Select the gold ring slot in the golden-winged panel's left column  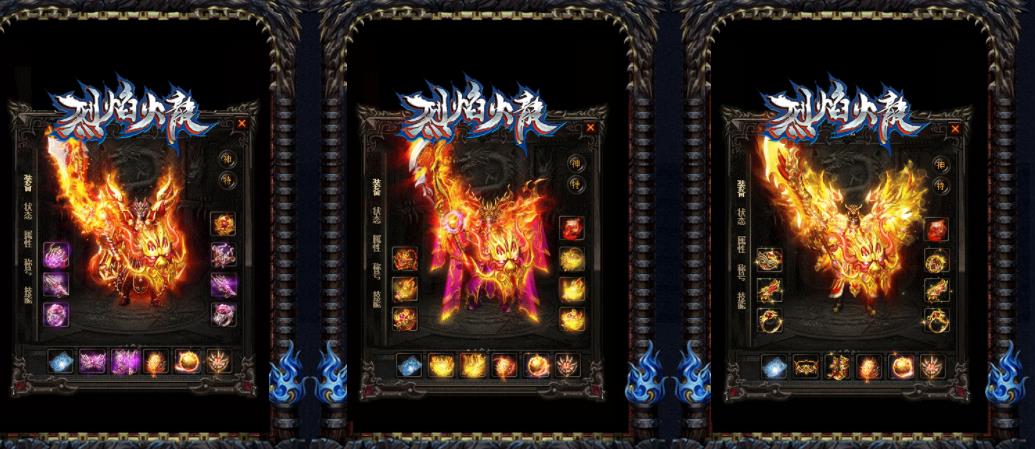click(768, 320)
